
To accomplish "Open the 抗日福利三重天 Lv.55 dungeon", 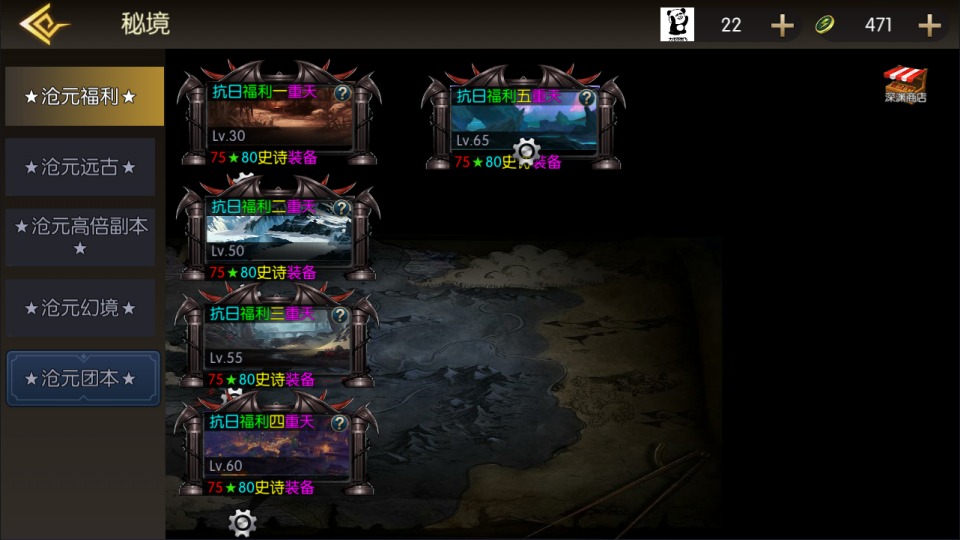I will 278,343.
